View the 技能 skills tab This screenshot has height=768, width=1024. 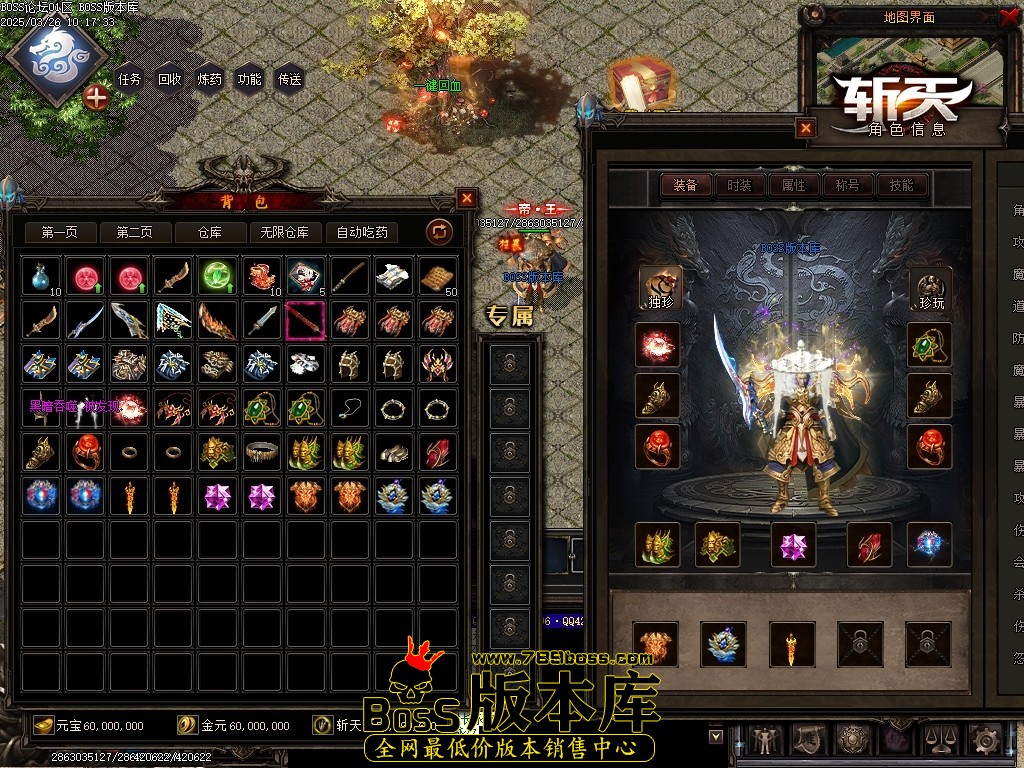[901, 185]
